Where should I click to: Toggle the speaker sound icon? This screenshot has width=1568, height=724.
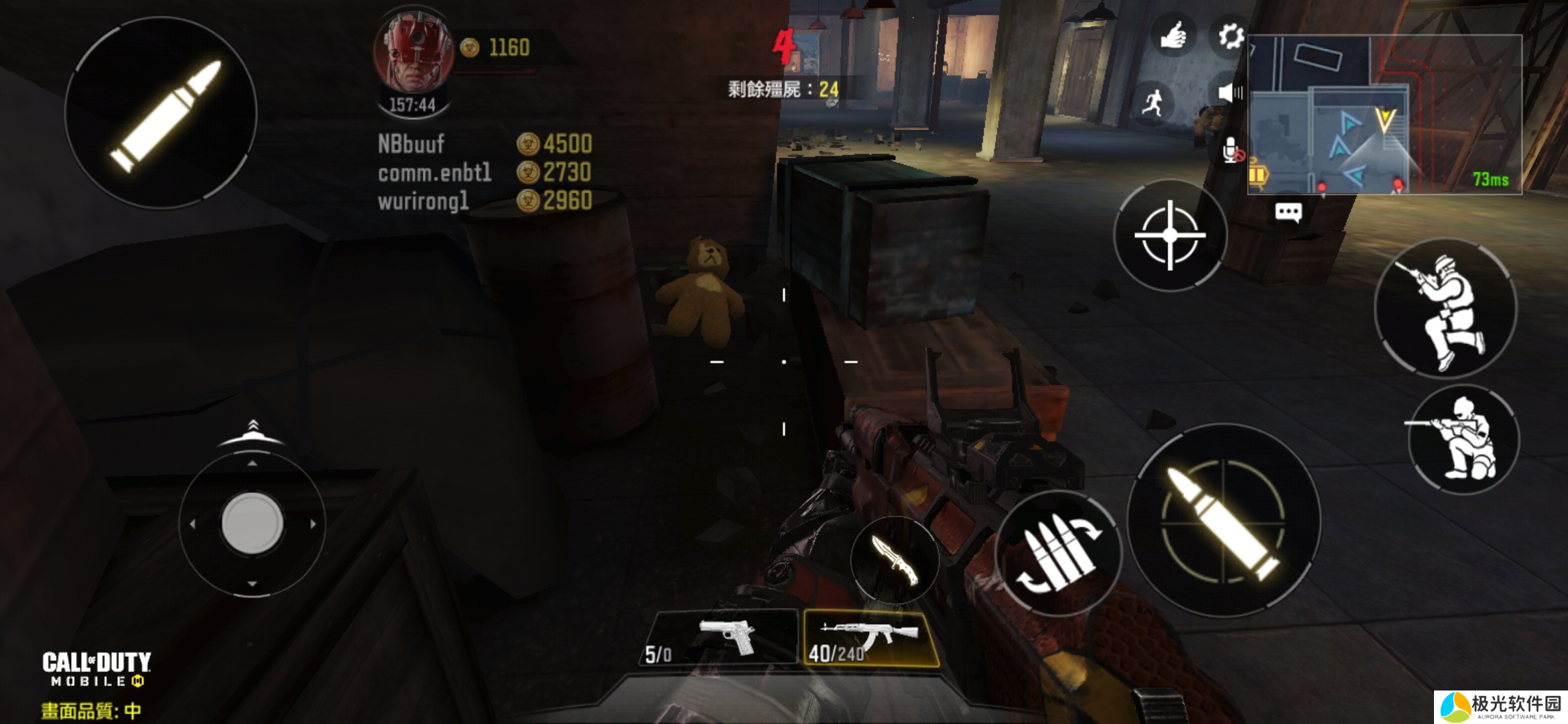click(x=1229, y=93)
